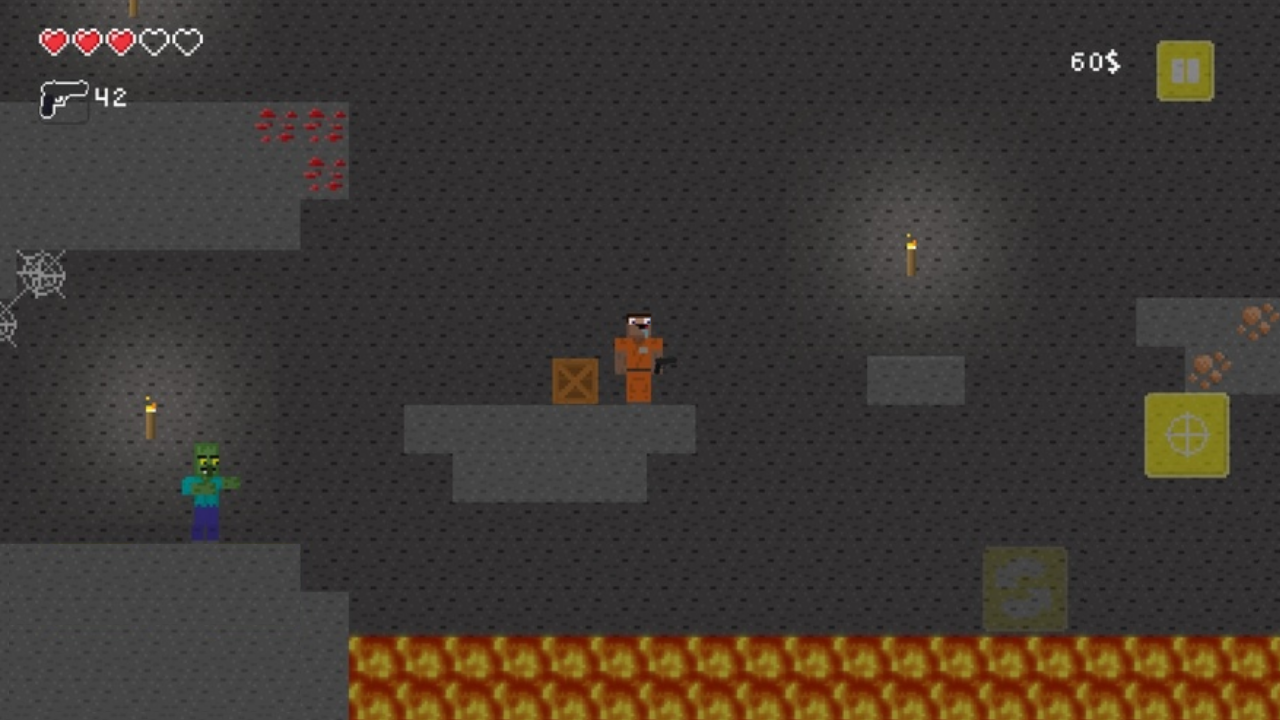This screenshot has width=1280, height=720.
Task: Click the 60$ money display
Action: [x=1094, y=62]
